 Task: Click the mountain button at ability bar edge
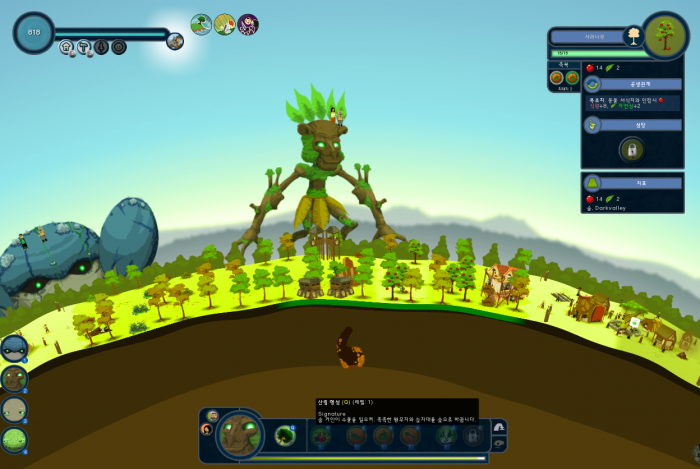[498, 428]
